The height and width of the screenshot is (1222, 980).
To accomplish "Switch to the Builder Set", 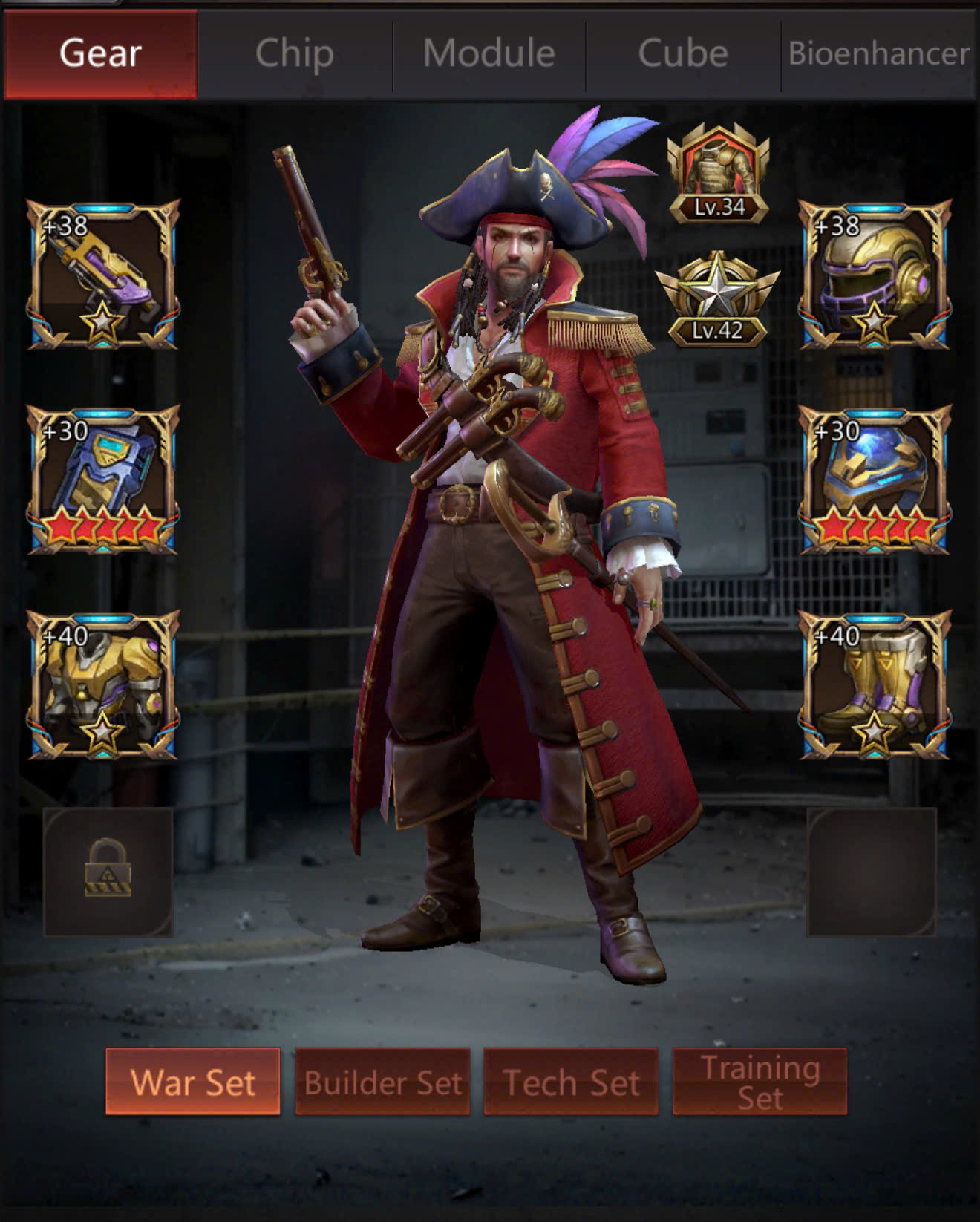I will point(382,1082).
